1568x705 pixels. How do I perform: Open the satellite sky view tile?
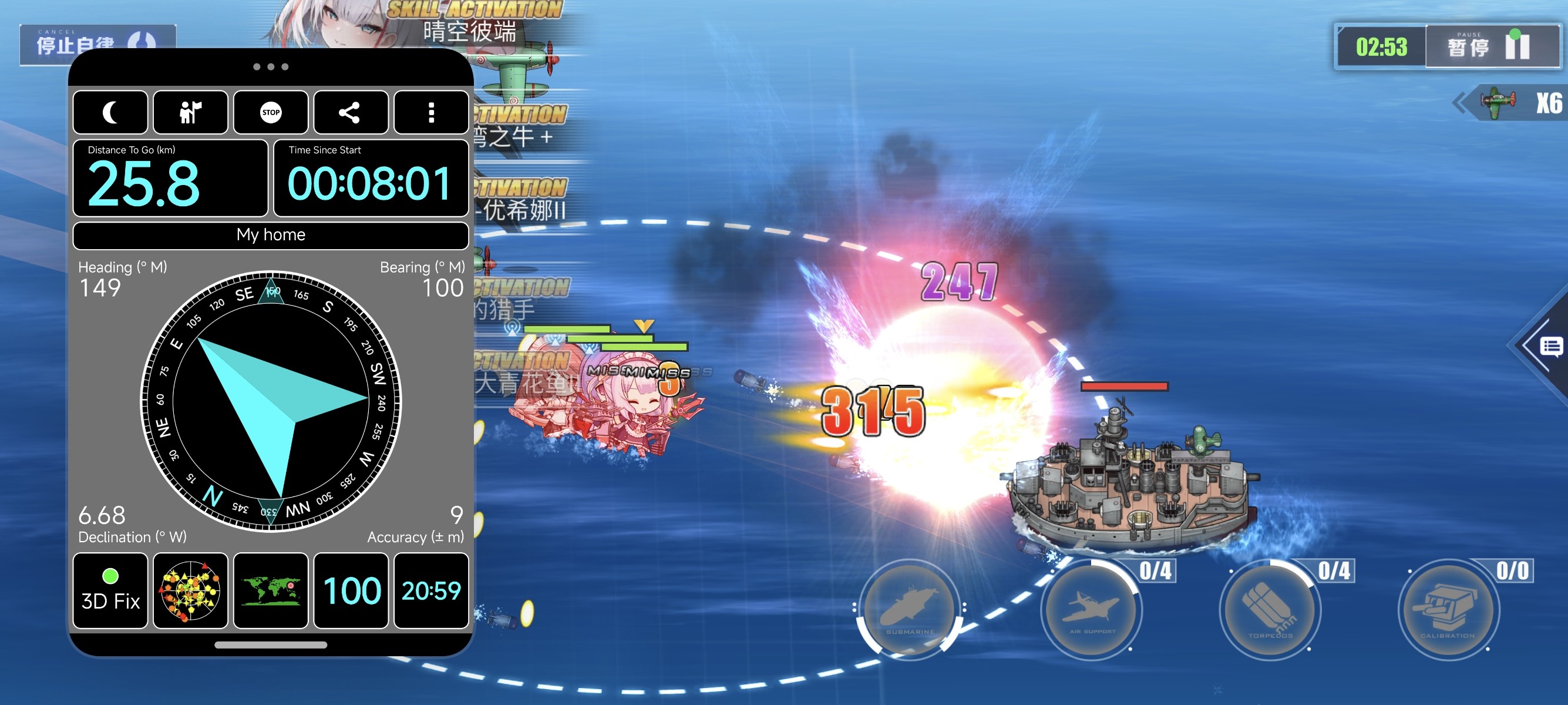pyautogui.click(x=190, y=590)
